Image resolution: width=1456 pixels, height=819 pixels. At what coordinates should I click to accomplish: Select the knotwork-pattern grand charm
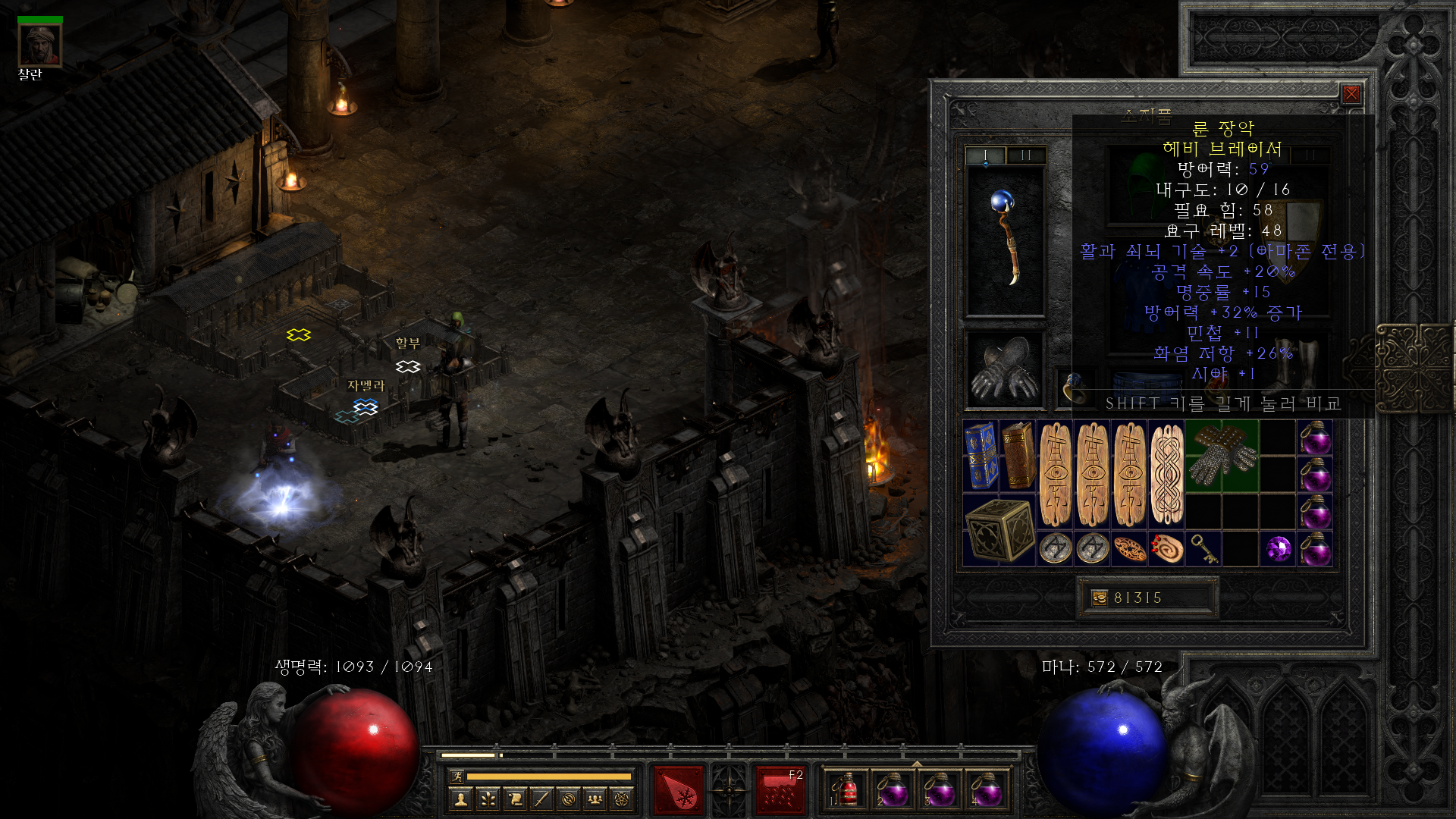(1166, 474)
